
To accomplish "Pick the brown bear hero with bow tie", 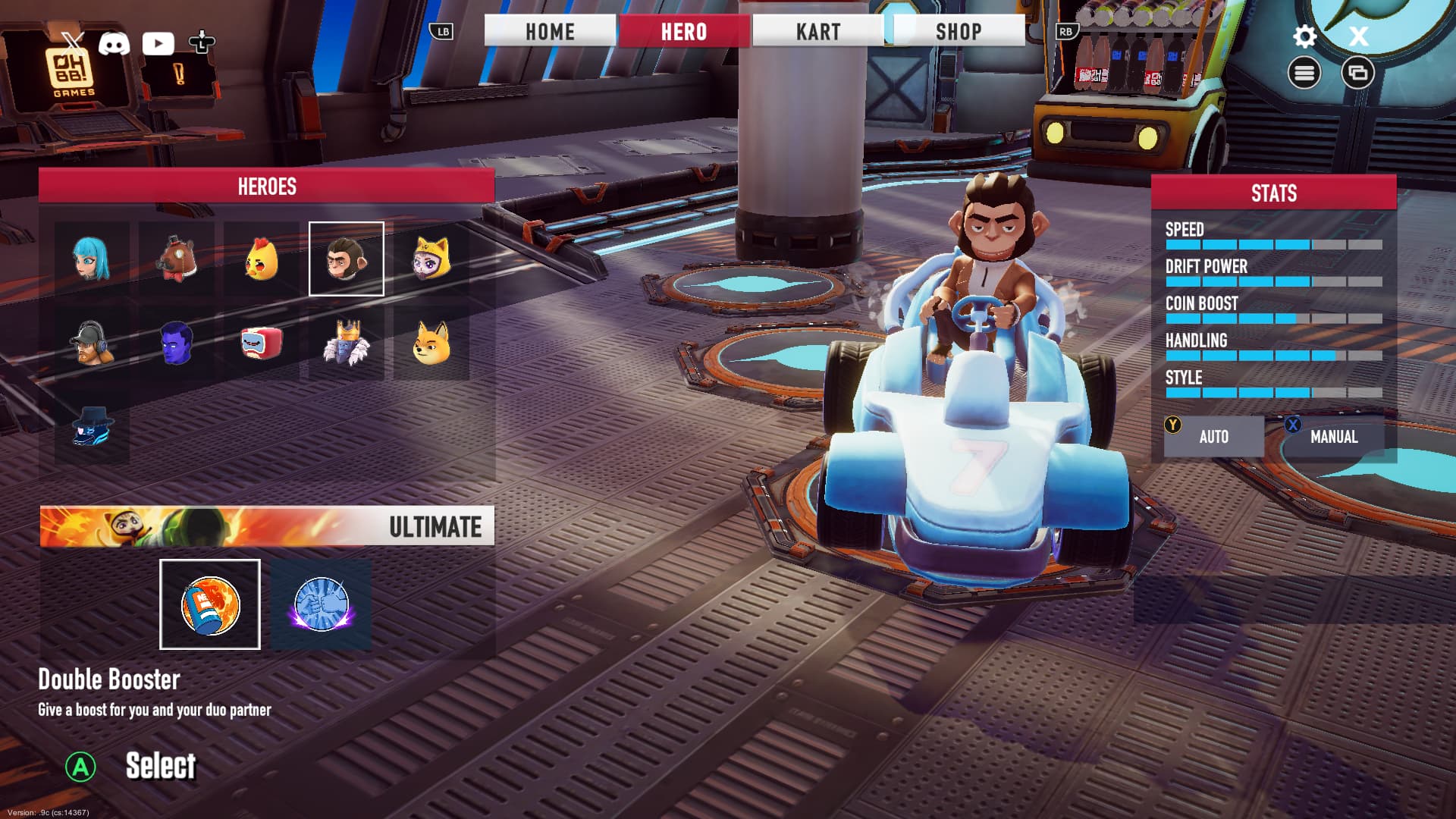I will [x=177, y=259].
